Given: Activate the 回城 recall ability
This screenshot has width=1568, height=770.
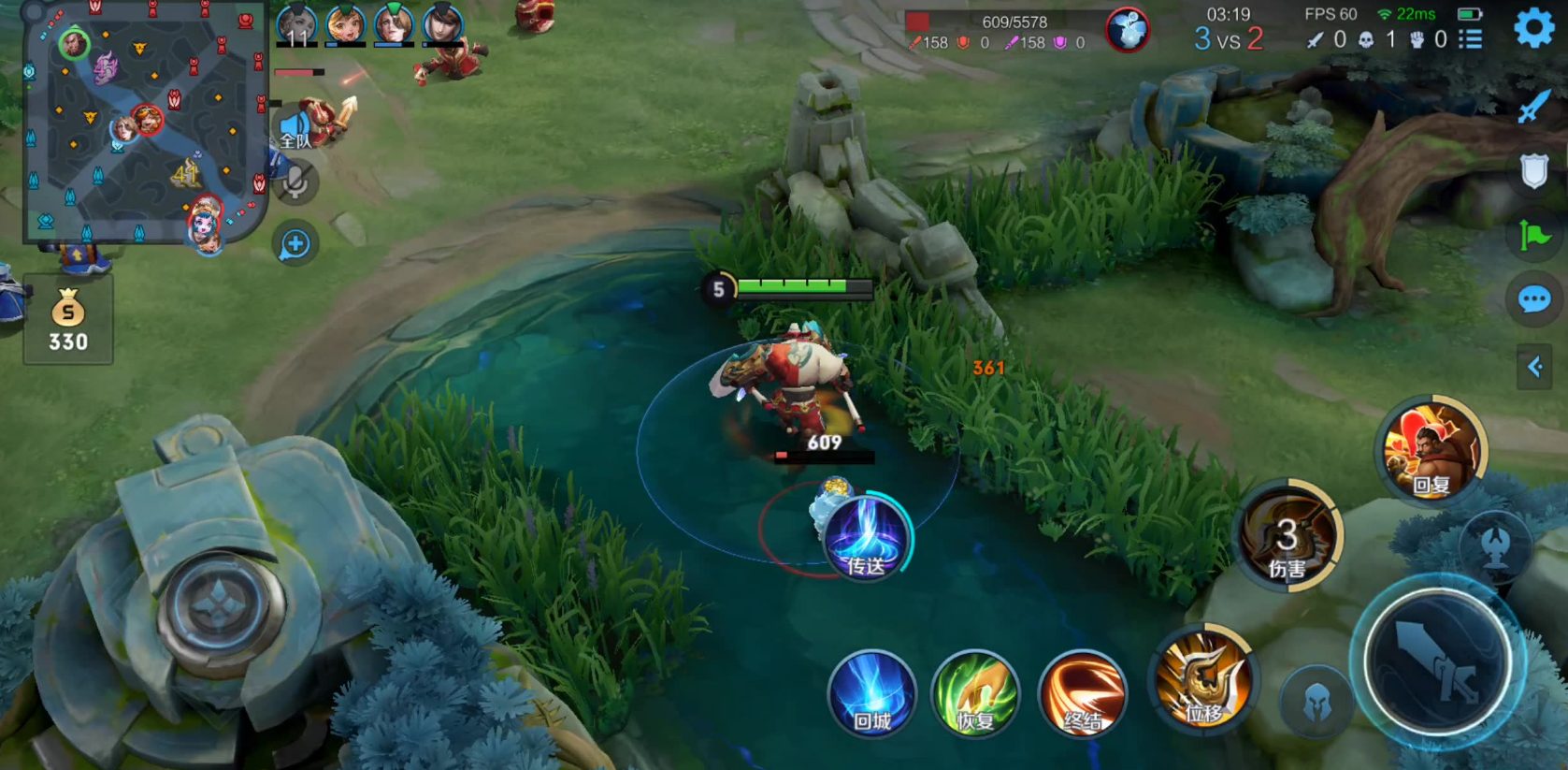Looking at the screenshot, I should [x=871, y=694].
